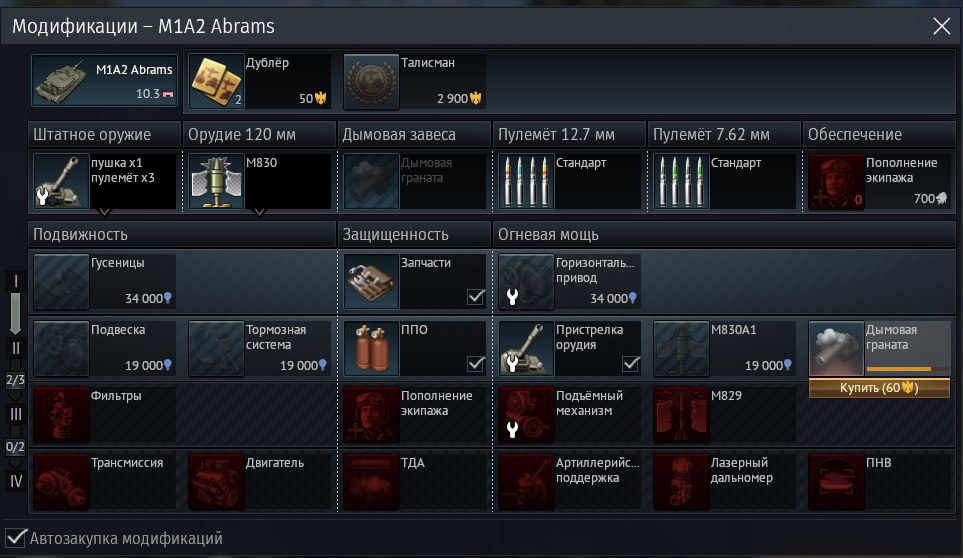
Task: Select the Подвеска suspension modification
Action: click(x=104, y=348)
